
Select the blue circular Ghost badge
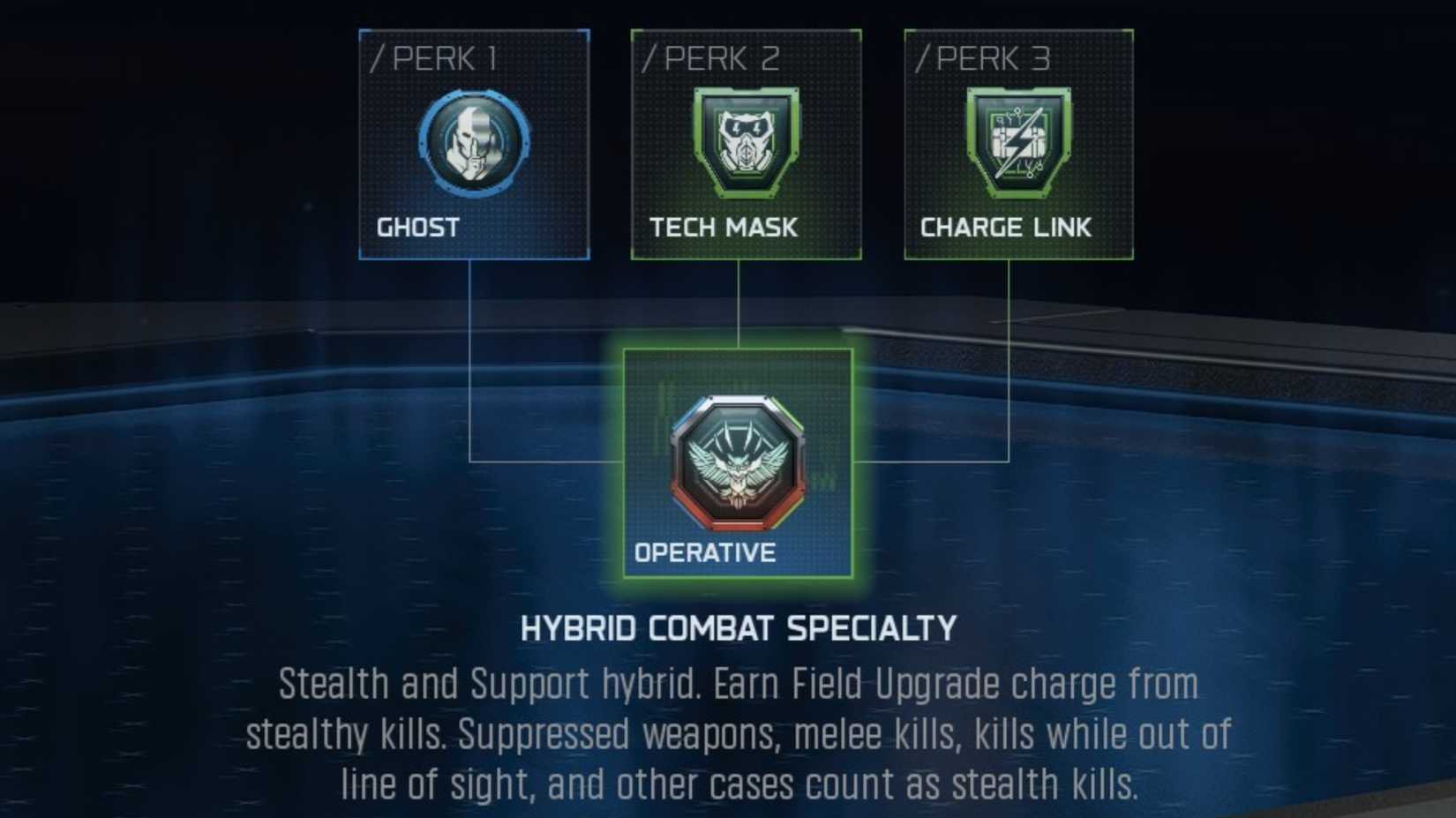pyautogui.click(x=473, y=144)
